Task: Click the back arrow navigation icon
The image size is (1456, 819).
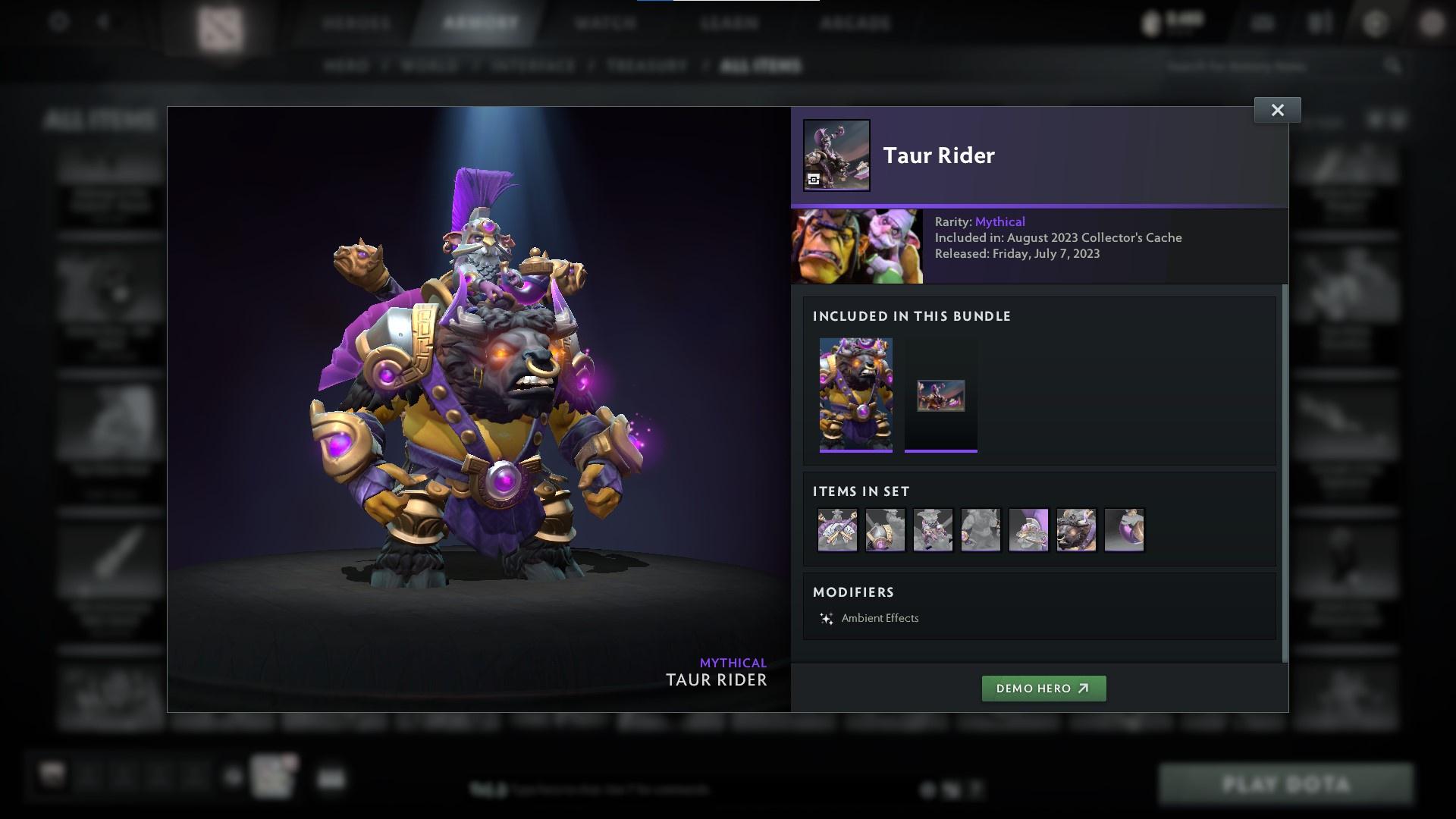Action: pos(102,21)
